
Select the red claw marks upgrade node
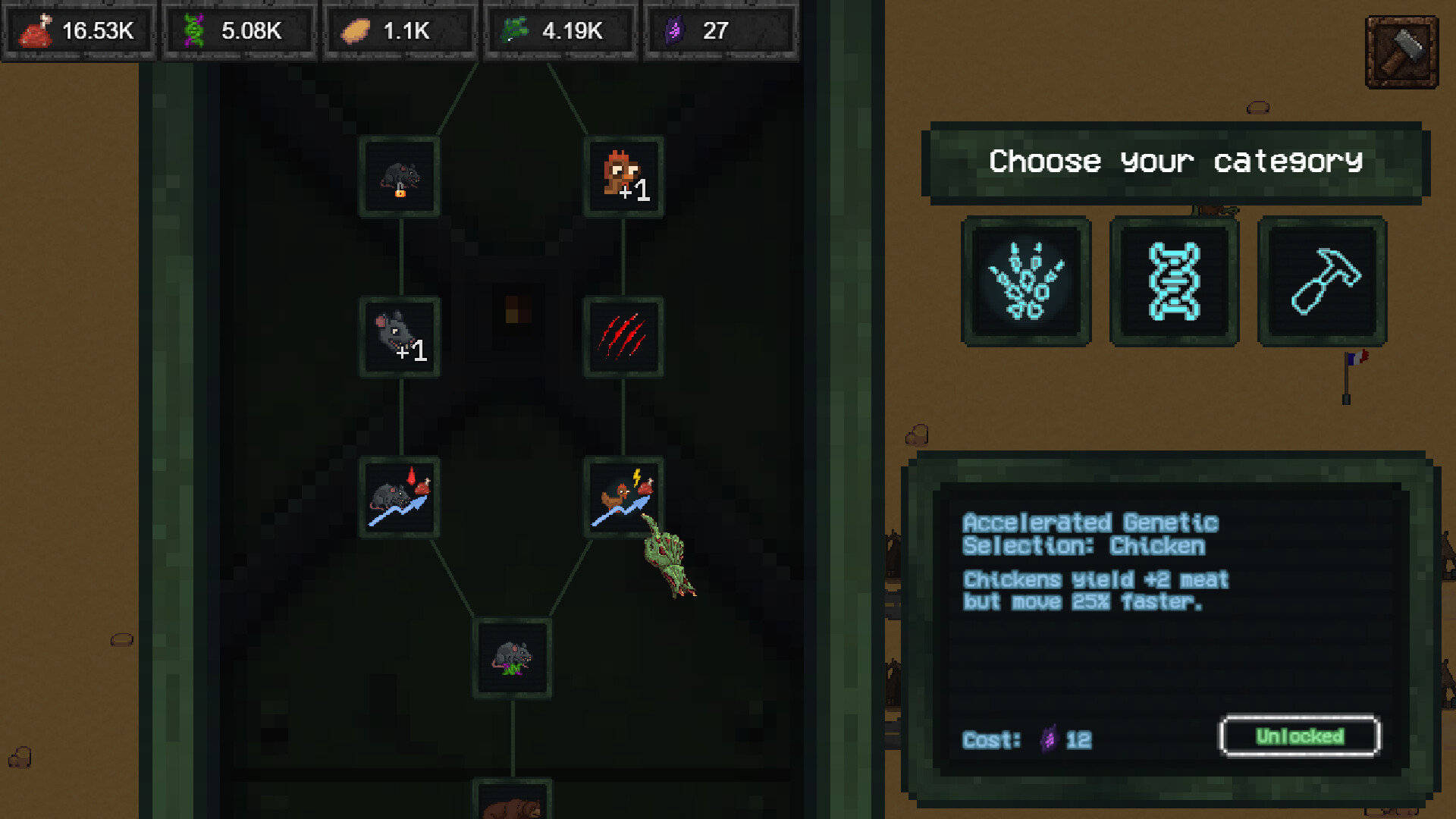click(x=624, y=337)
